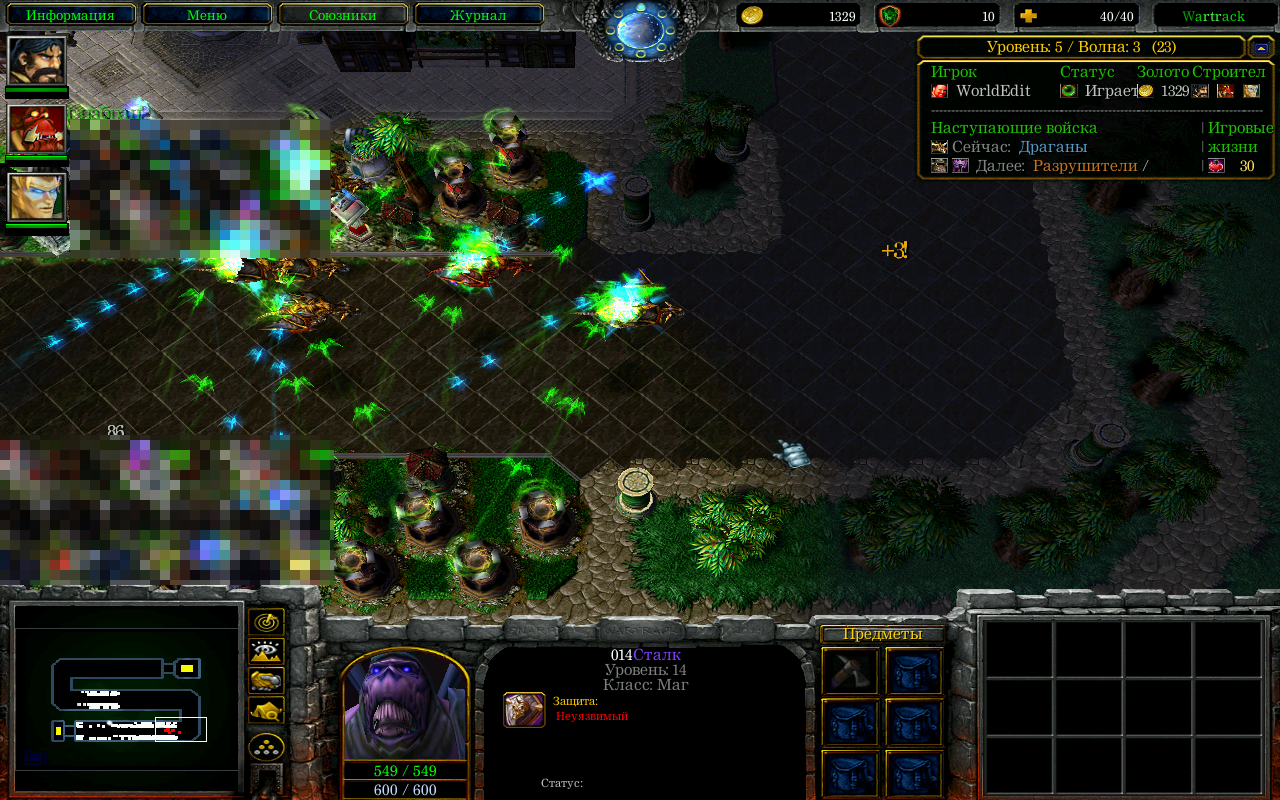
Task: Toggle minimap terrain display eye button
Action: (x=266, y=652)
